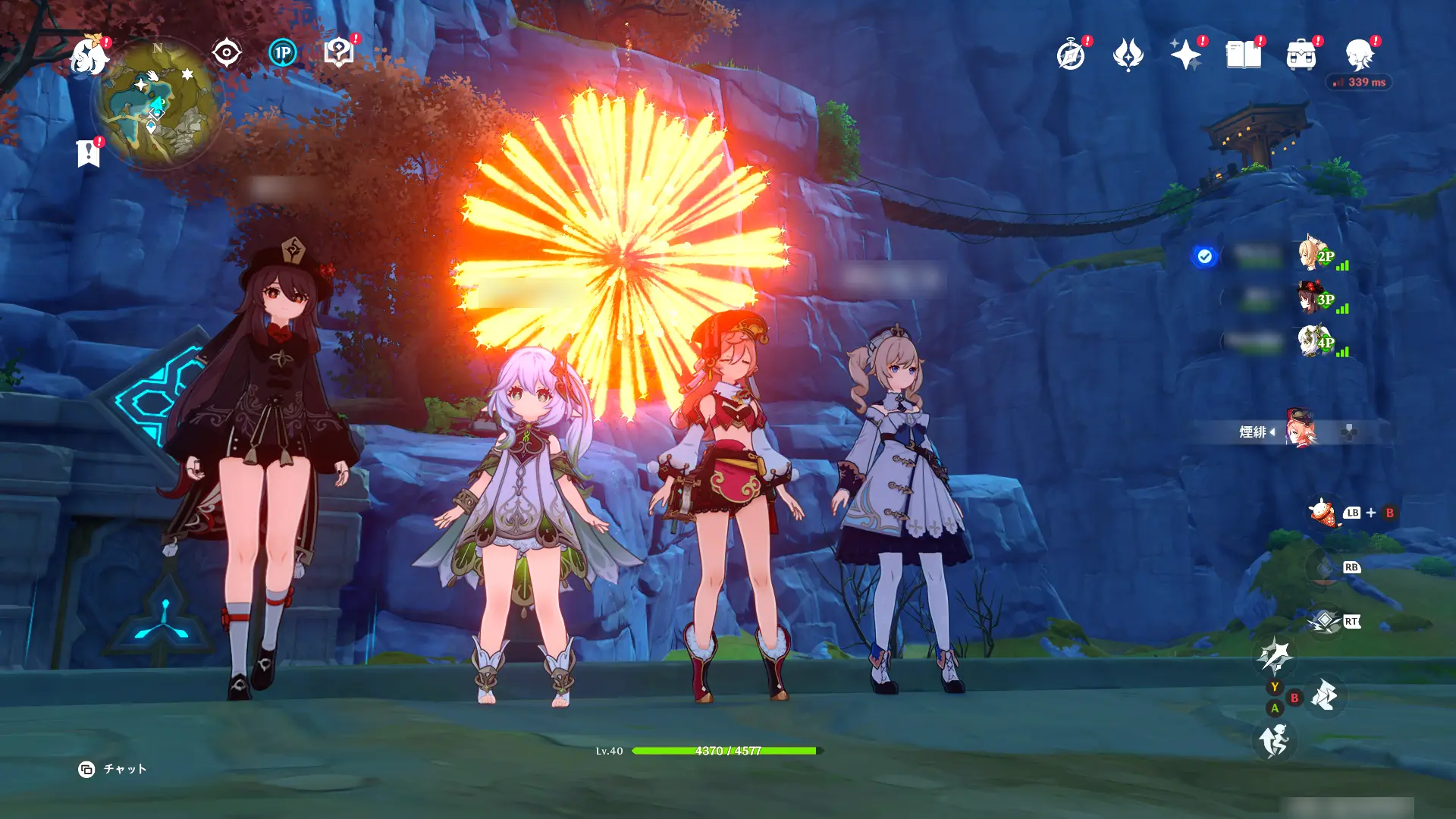
Task: Open the 1P co-op mode menu
Action: [283, 53]
